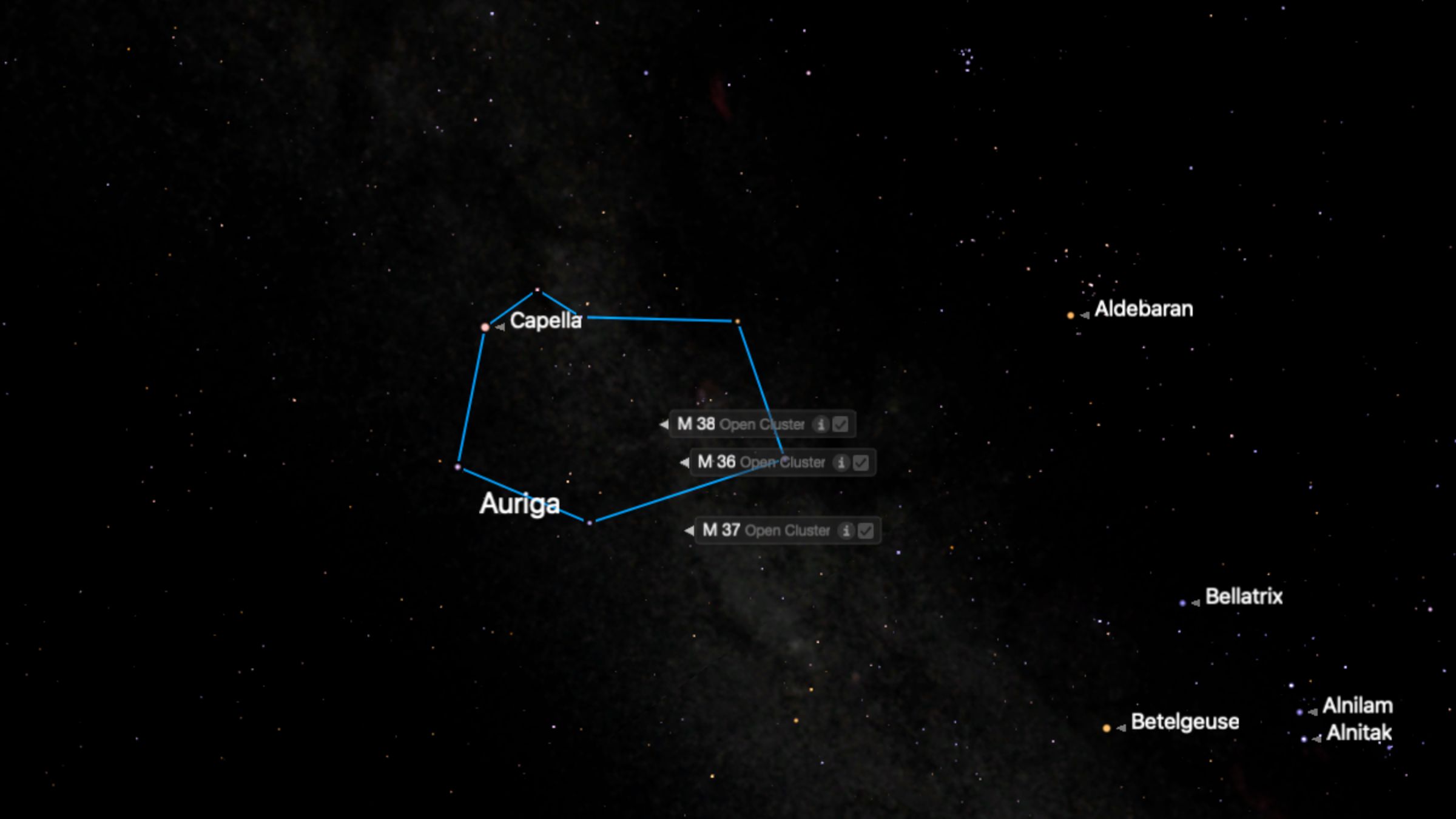
Task: Open the M 36 info icon
Action: click(841, 463)
